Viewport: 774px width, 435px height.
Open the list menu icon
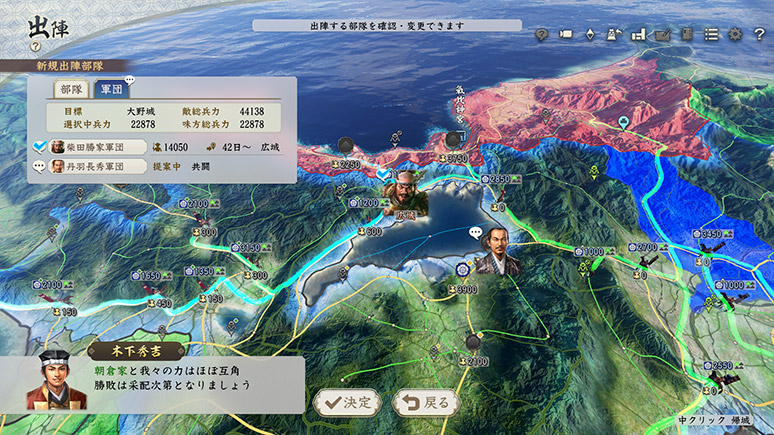tap(711, 34)
